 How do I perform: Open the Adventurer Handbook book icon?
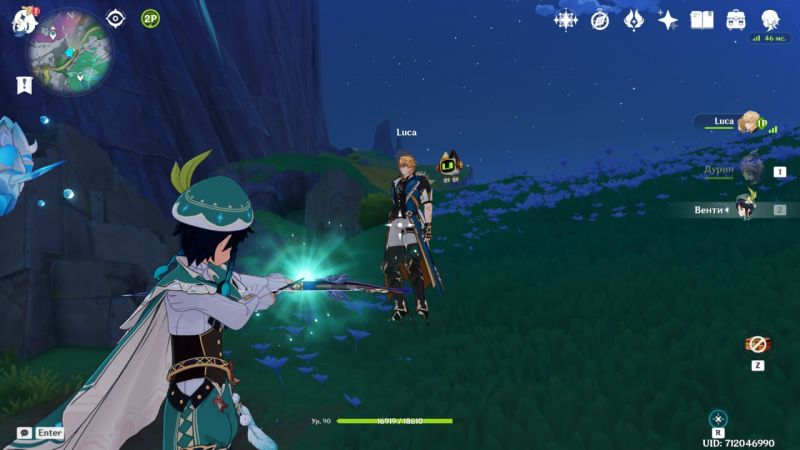click(x=702, y=20)
